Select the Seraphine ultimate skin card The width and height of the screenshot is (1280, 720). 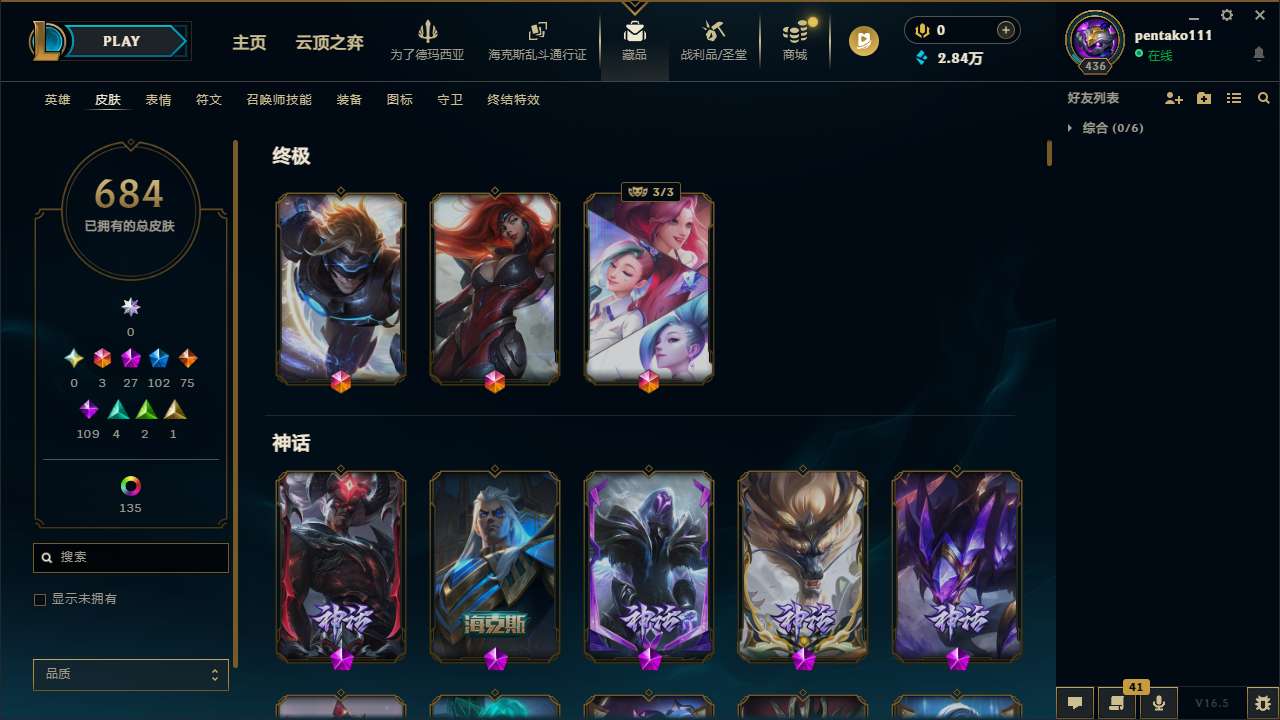pyautogui.click(x=648, y=288)
